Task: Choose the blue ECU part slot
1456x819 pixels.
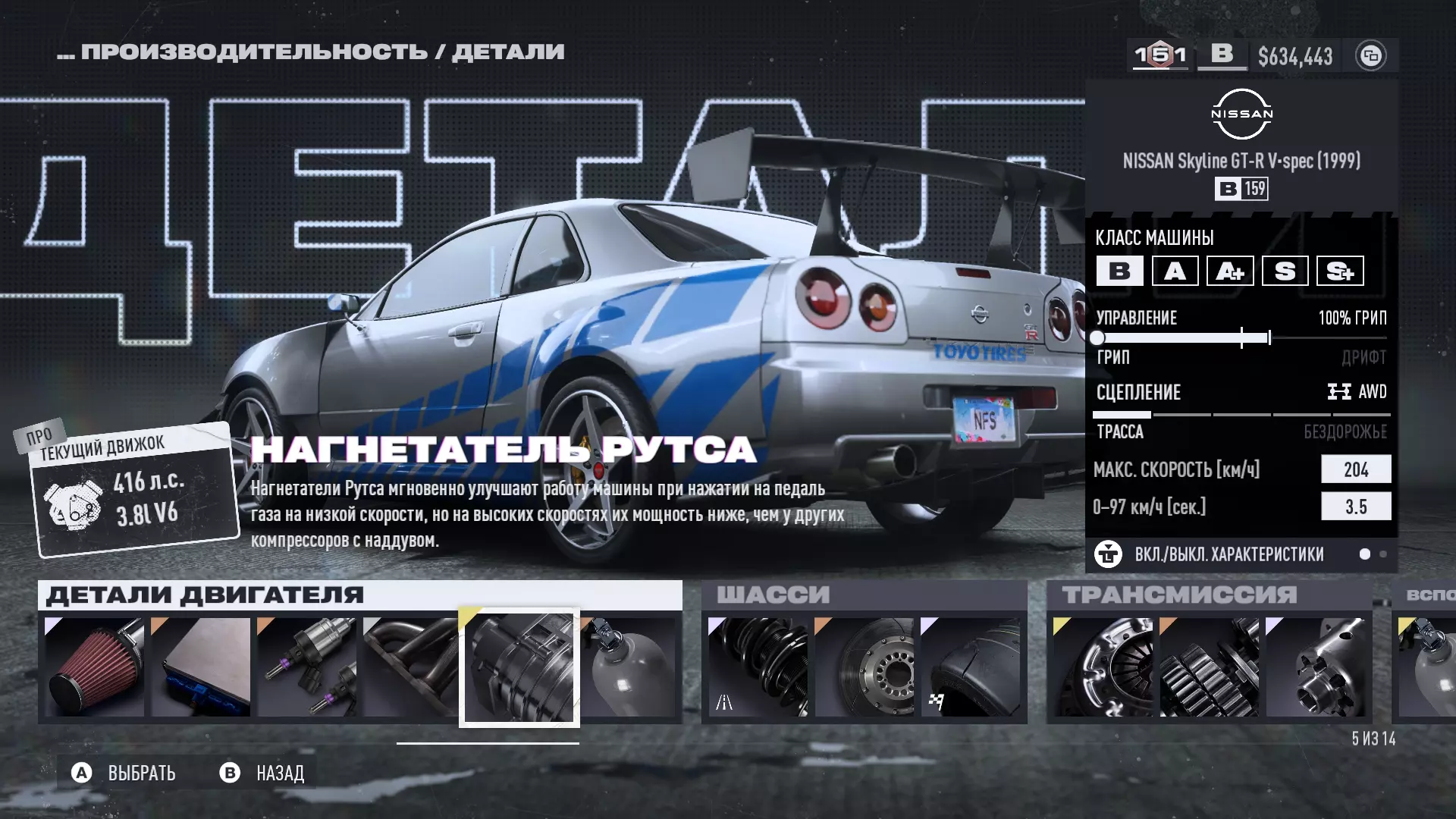Action: click(x=201, y=667)
